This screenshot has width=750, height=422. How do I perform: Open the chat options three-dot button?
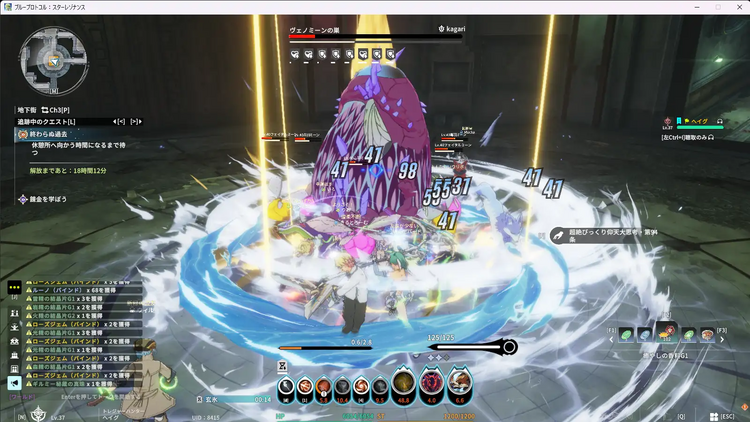click(x=14, y=285)
